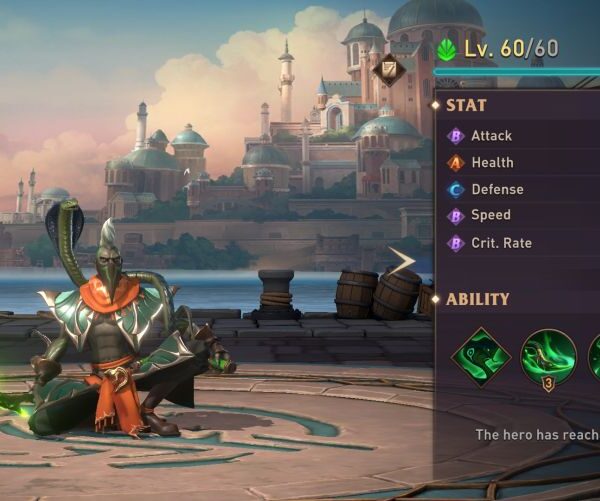This screenshot has width=600, height=501.
Task: Open the round green ability marked 3
Action: [x=548, y=358]
